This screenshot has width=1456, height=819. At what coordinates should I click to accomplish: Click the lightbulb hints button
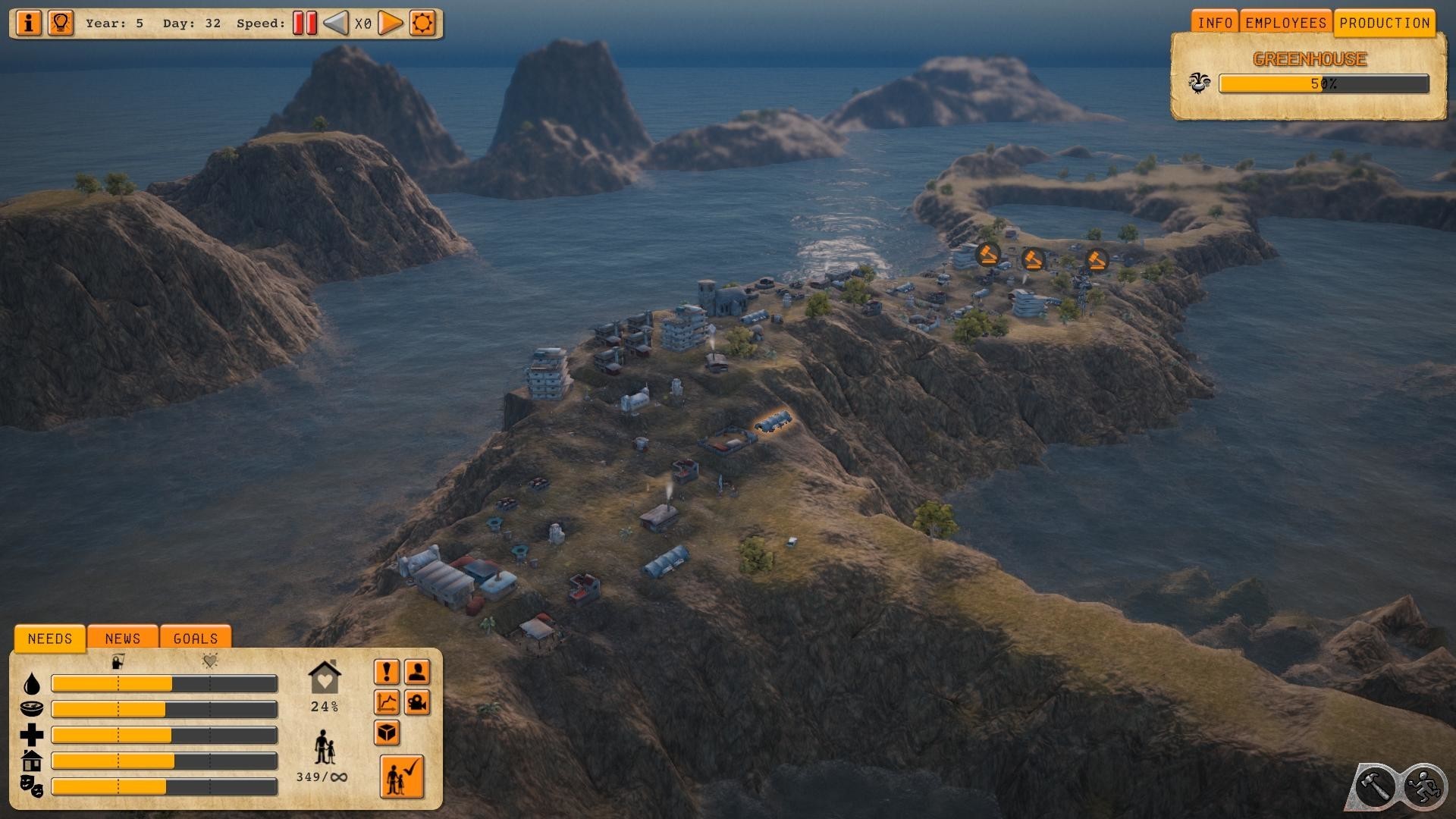(x=61, y=23)
